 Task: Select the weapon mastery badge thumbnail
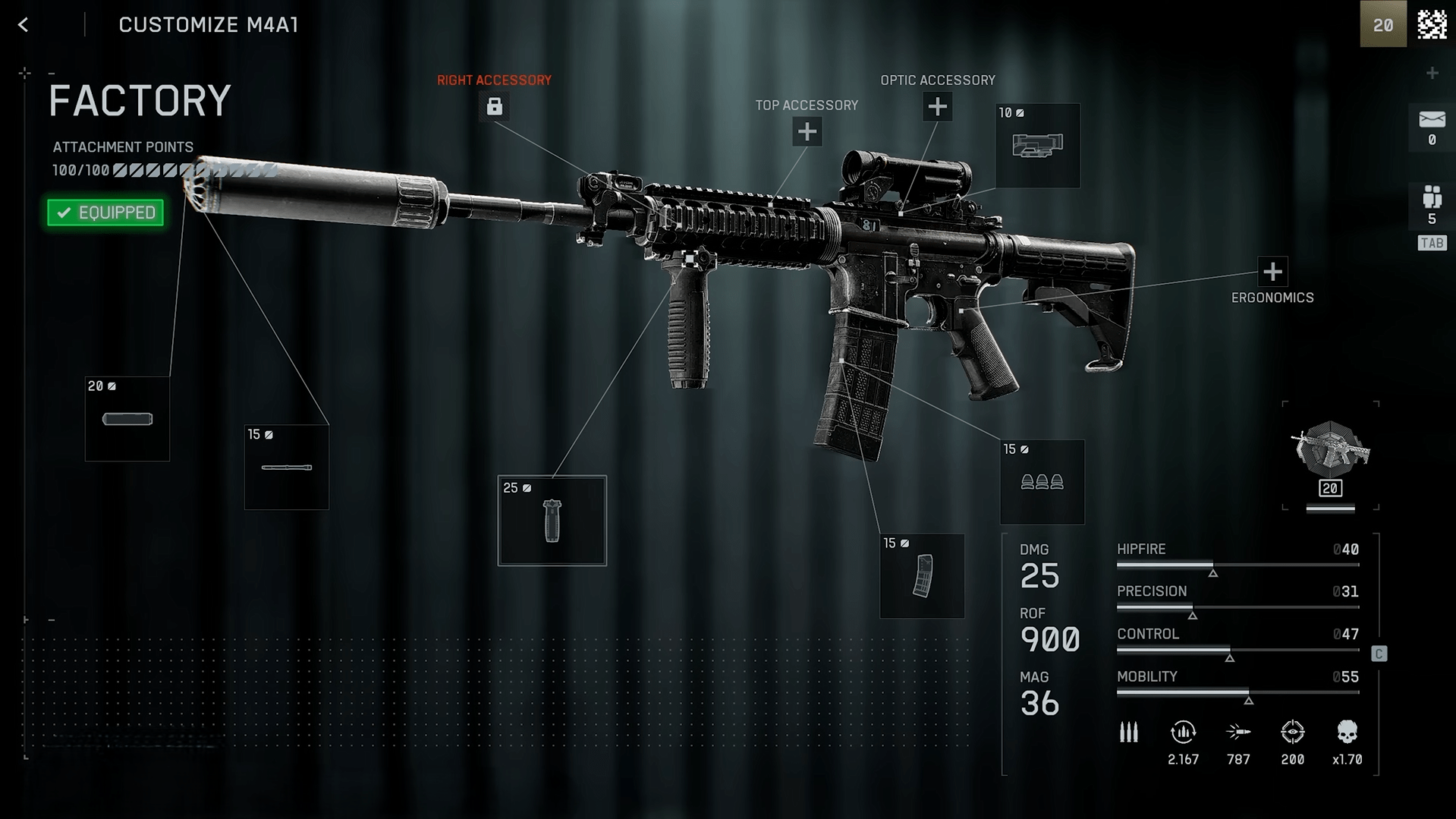pos(1330,455)
